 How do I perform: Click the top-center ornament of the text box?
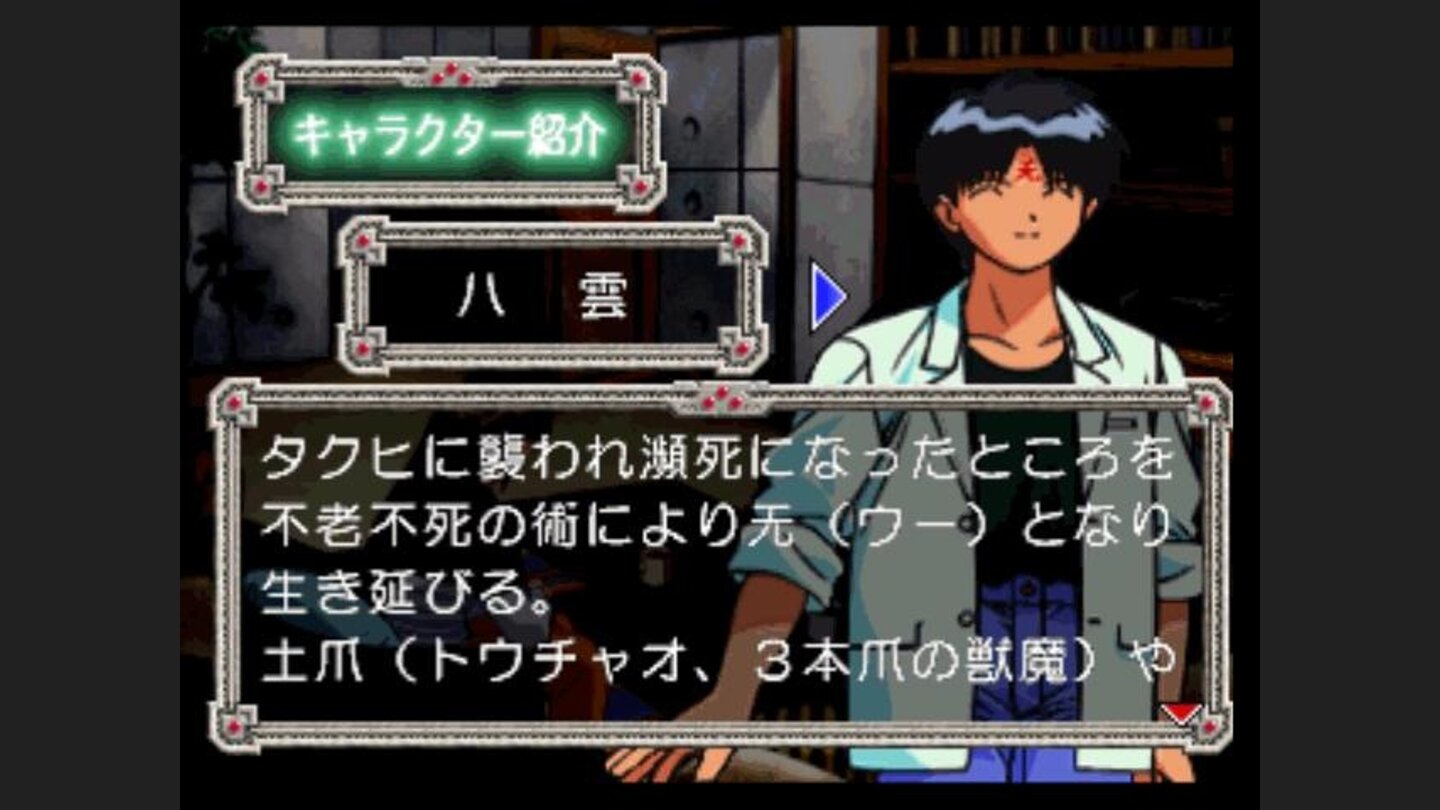[x=719, y=398]
